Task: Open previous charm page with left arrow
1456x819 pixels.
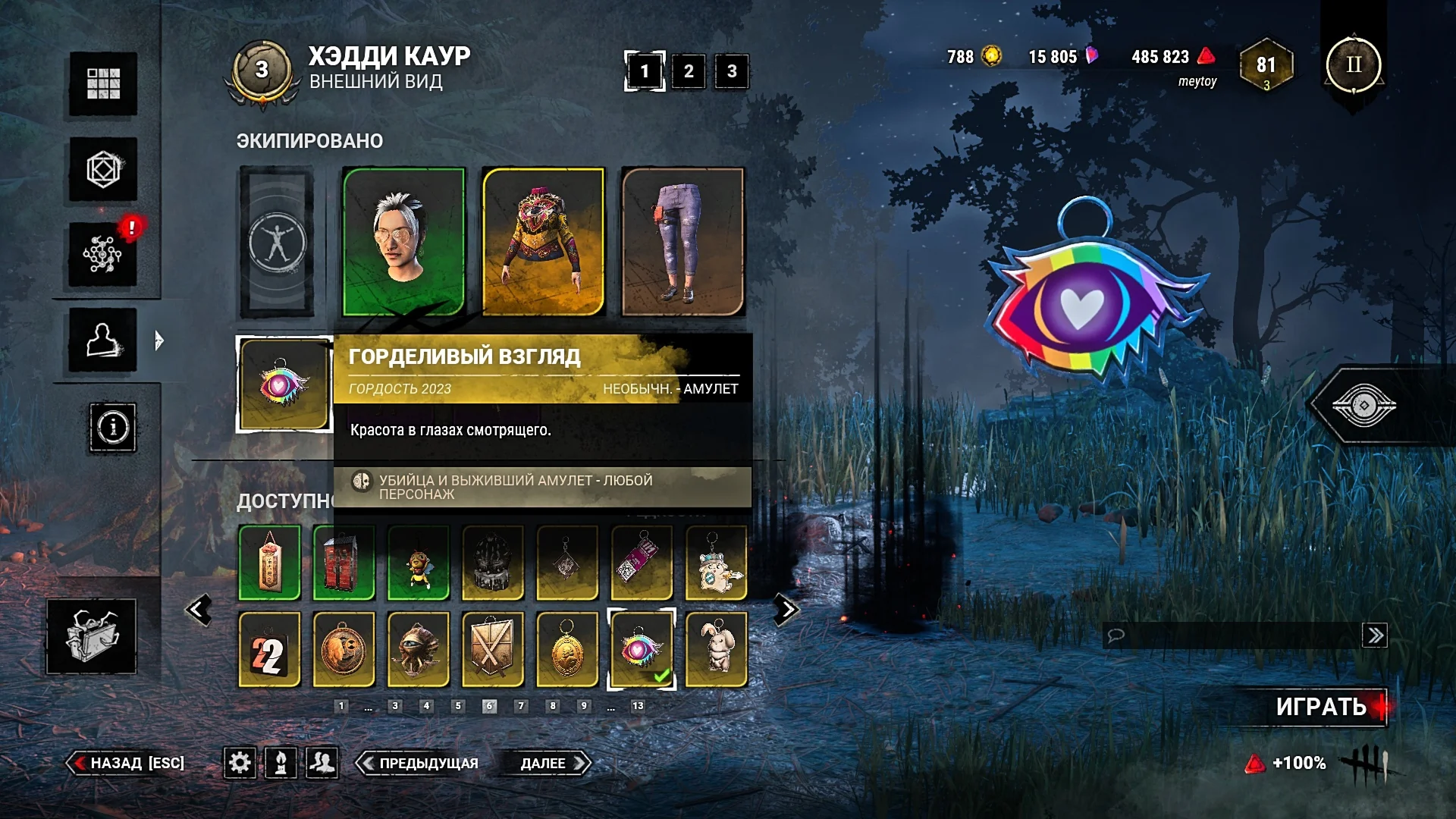Action: point(199,608)
